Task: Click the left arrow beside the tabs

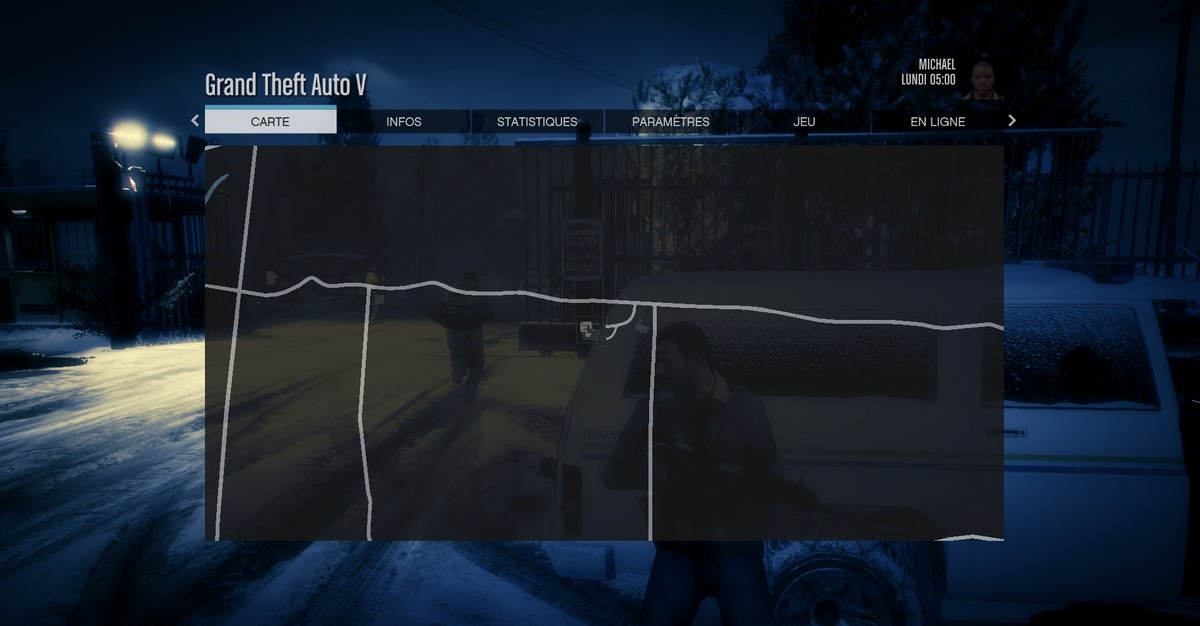Action: click(195, 121)
